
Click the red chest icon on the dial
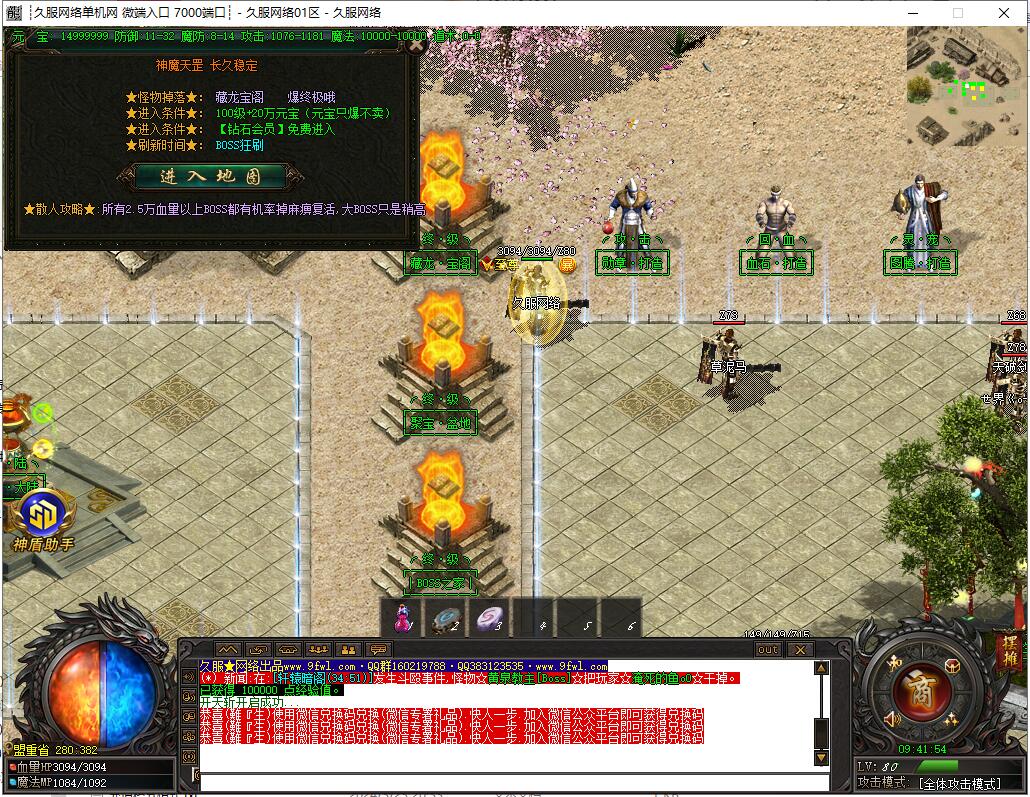(x=950, y=667)
